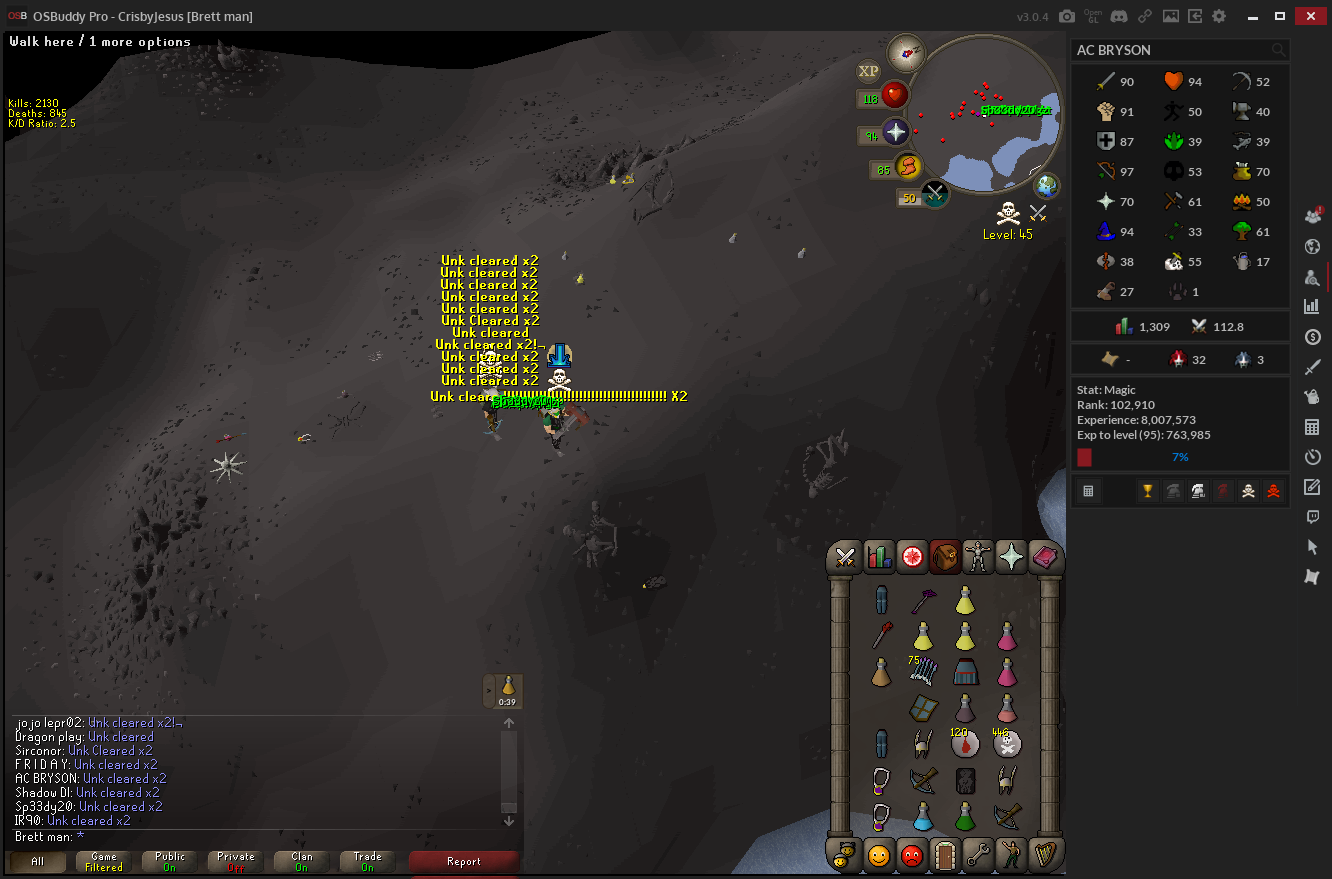
Task: Click the blue potion in inventory
Action: click(923, 815)
